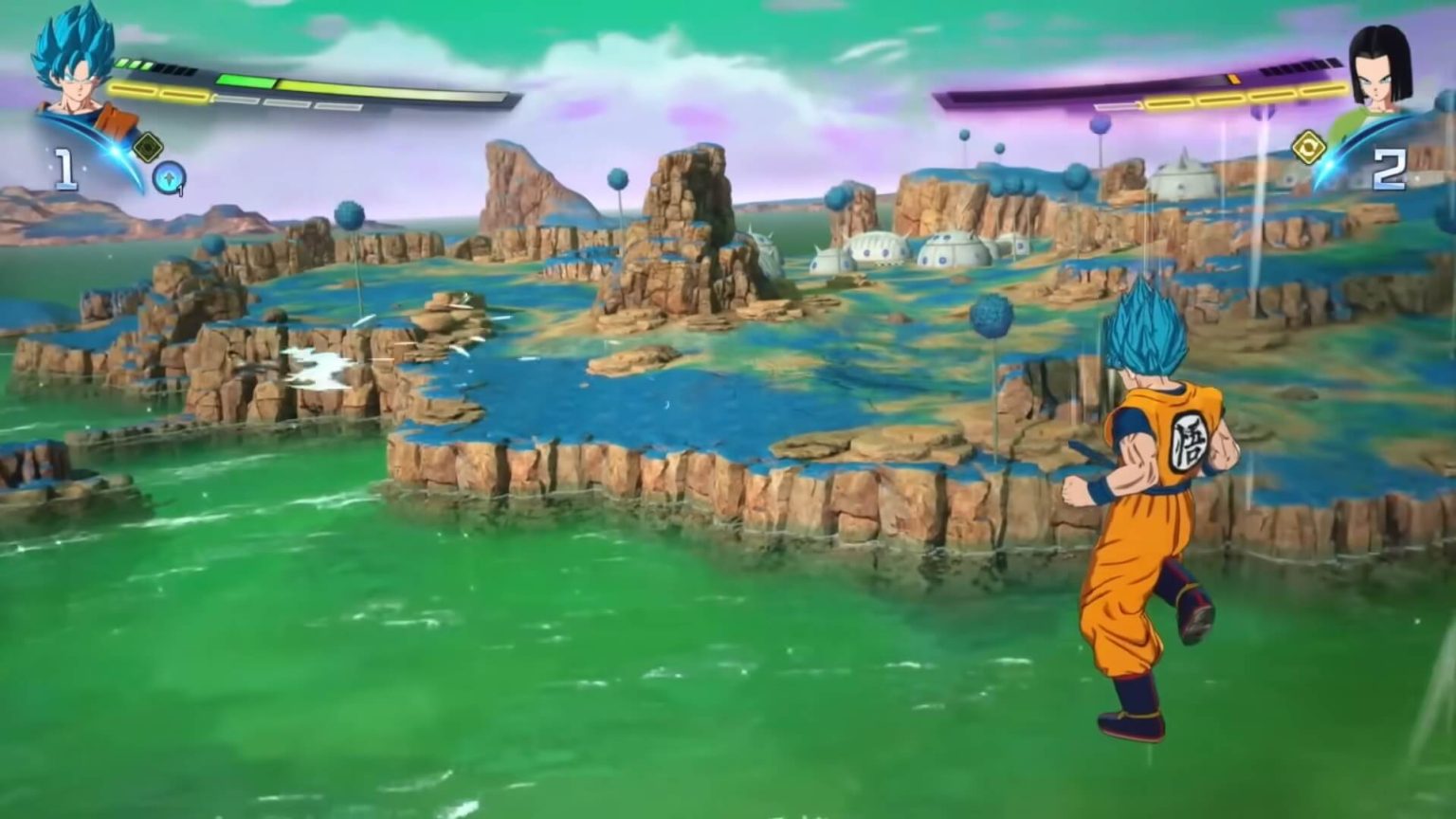Click the circular item capsule icon under Goku
Viewport: 1456px width, 819px height.
click(167, 178)
